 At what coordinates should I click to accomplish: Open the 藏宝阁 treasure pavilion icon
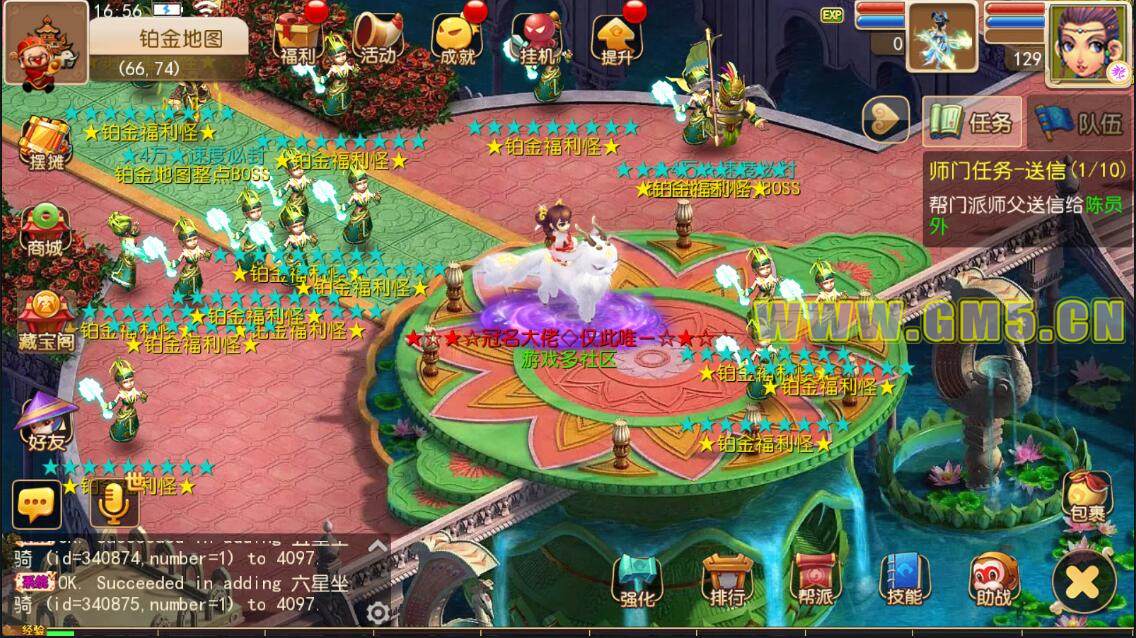tap(44, 320)
